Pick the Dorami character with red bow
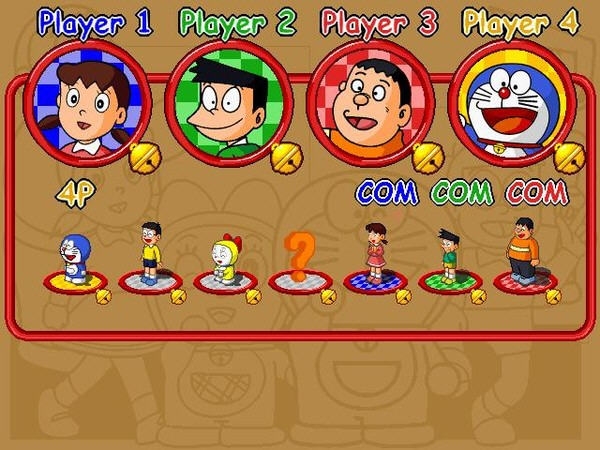The height and width of the screenshot is (450, 600). pos(226,260)
